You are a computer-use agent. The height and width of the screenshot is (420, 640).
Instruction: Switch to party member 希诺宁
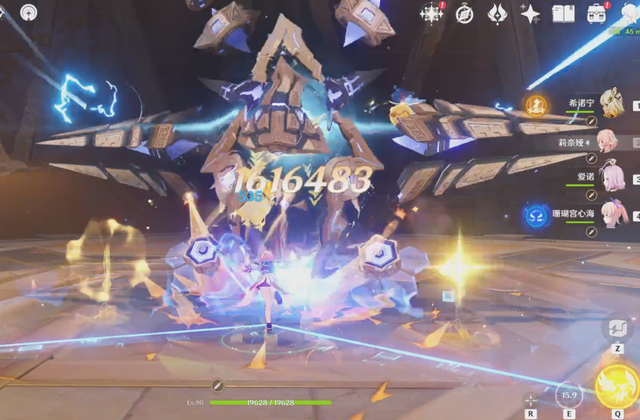610,102
